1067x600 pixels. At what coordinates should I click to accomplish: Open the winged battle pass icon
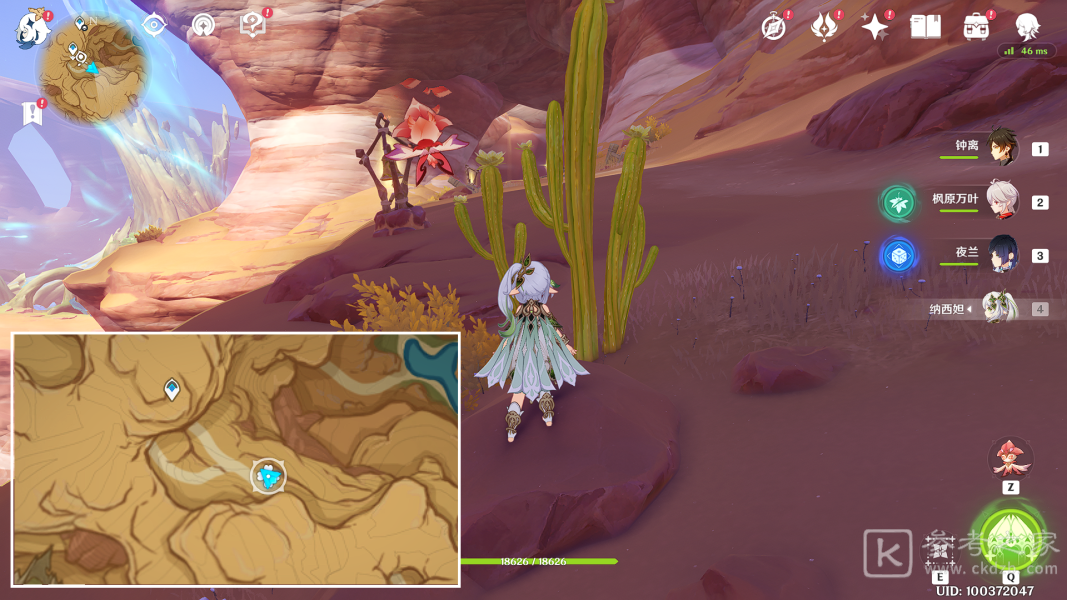click(x=823, y=27)
